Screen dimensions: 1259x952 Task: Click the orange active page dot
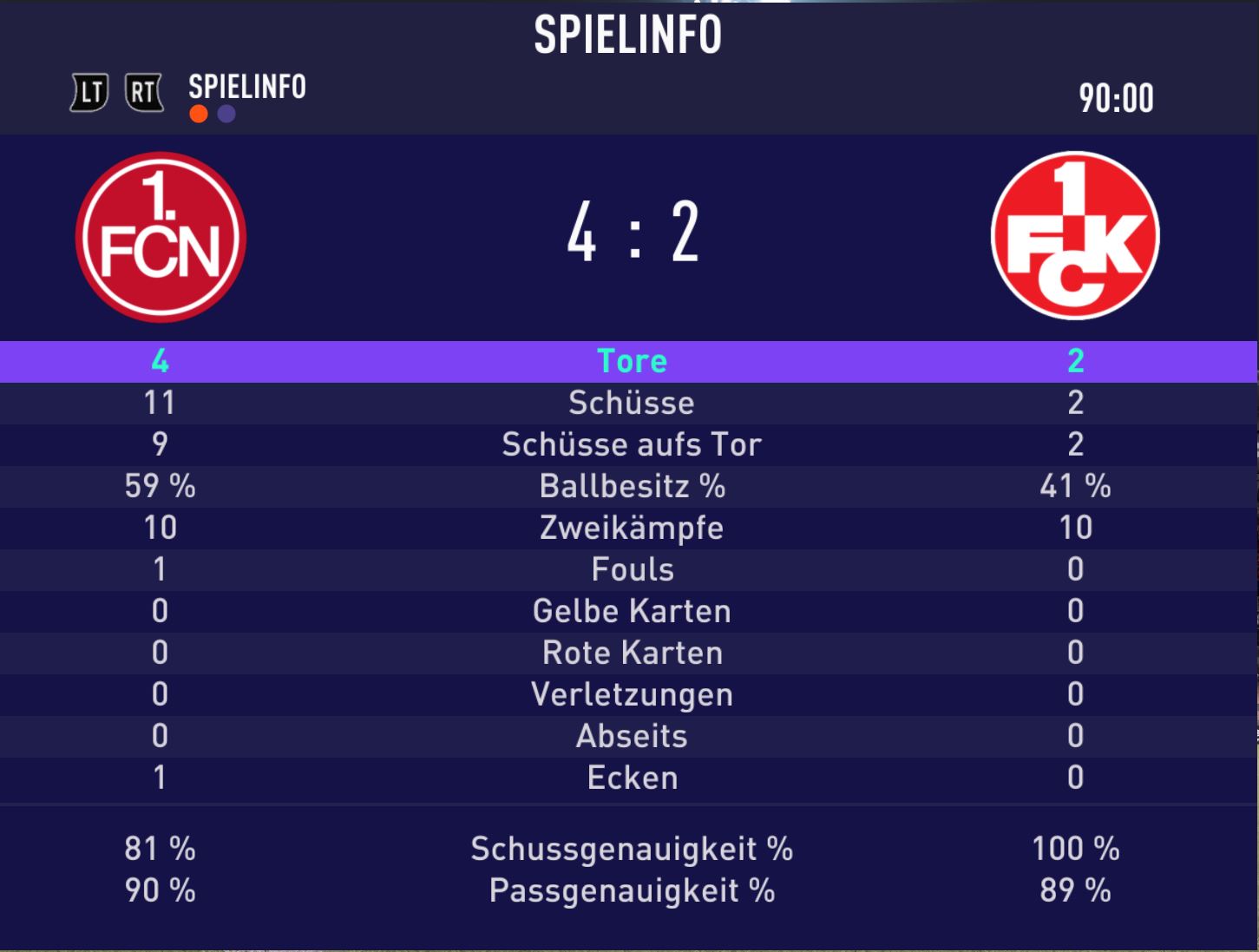coord(199,115)
